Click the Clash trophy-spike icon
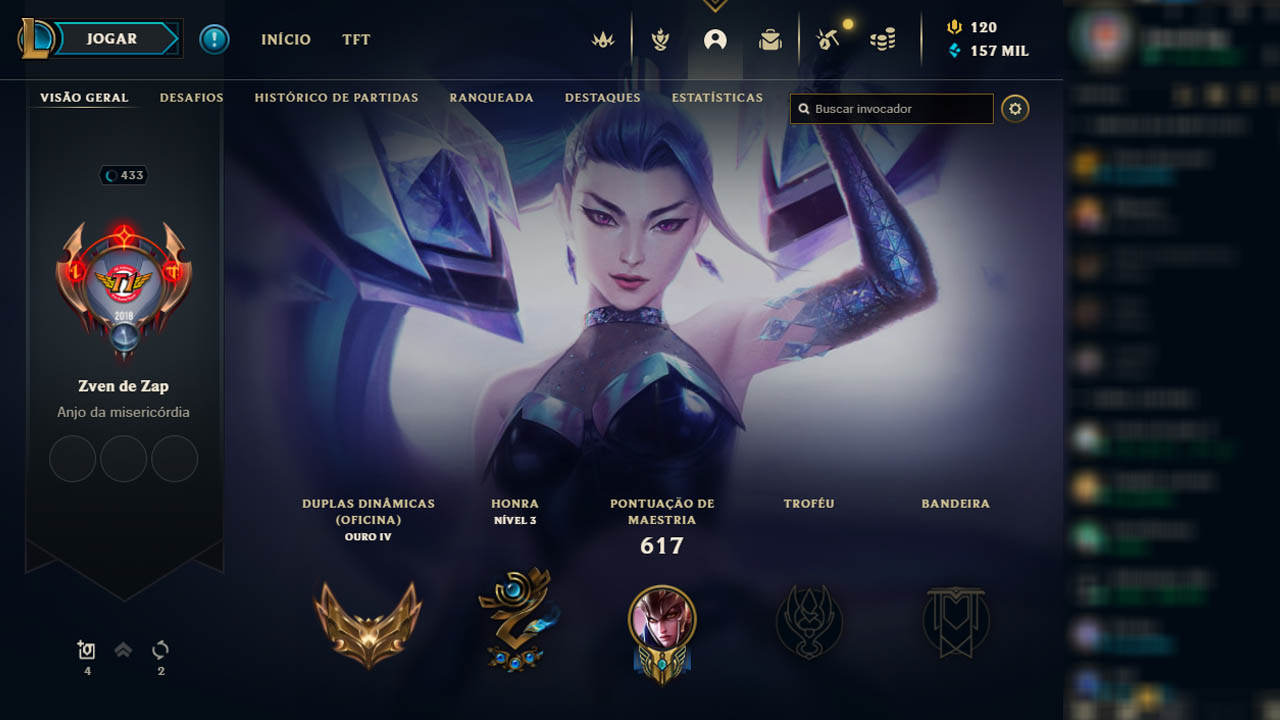This screenshot has height=720, width=1280. (x=661, y=40)
